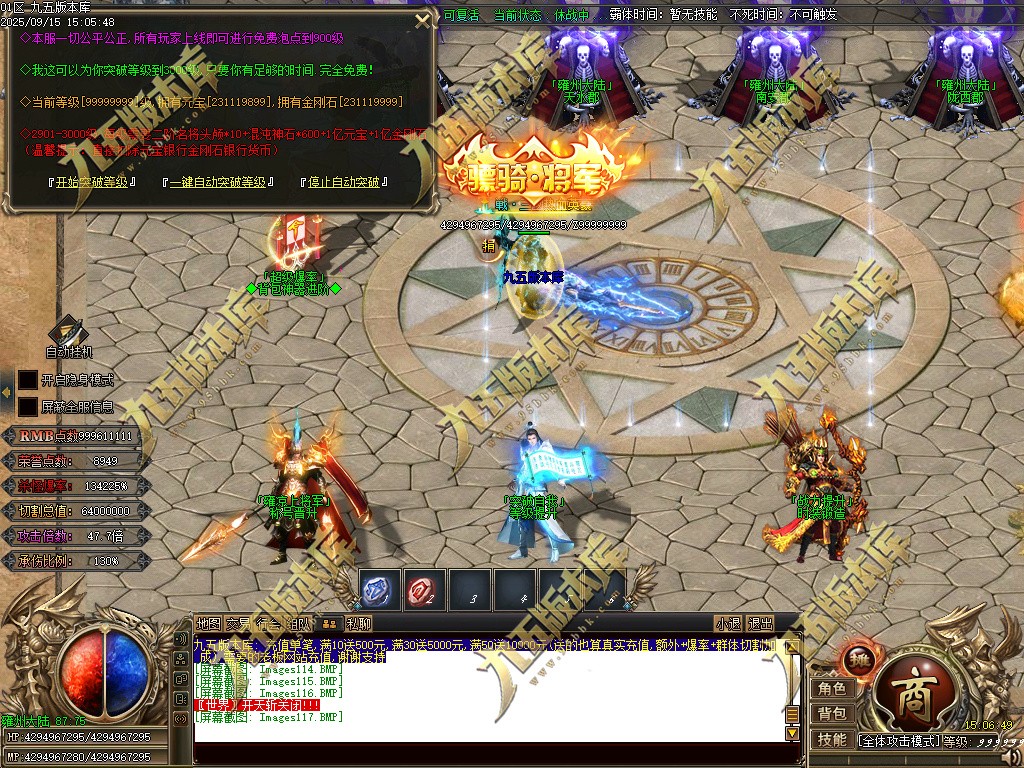
Task: Use the red rune item in hotbar
Action: [x=425, y=591]
